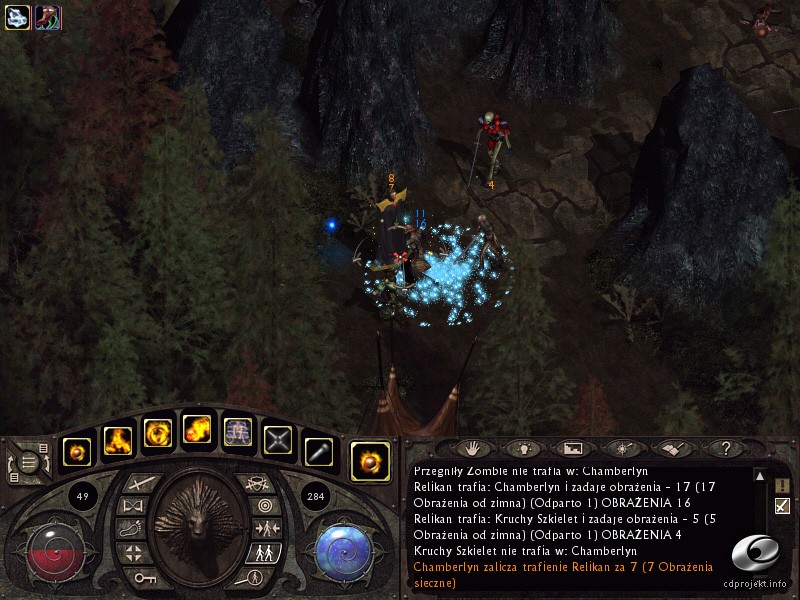Toggle the two walking figures button

(263, 552)
